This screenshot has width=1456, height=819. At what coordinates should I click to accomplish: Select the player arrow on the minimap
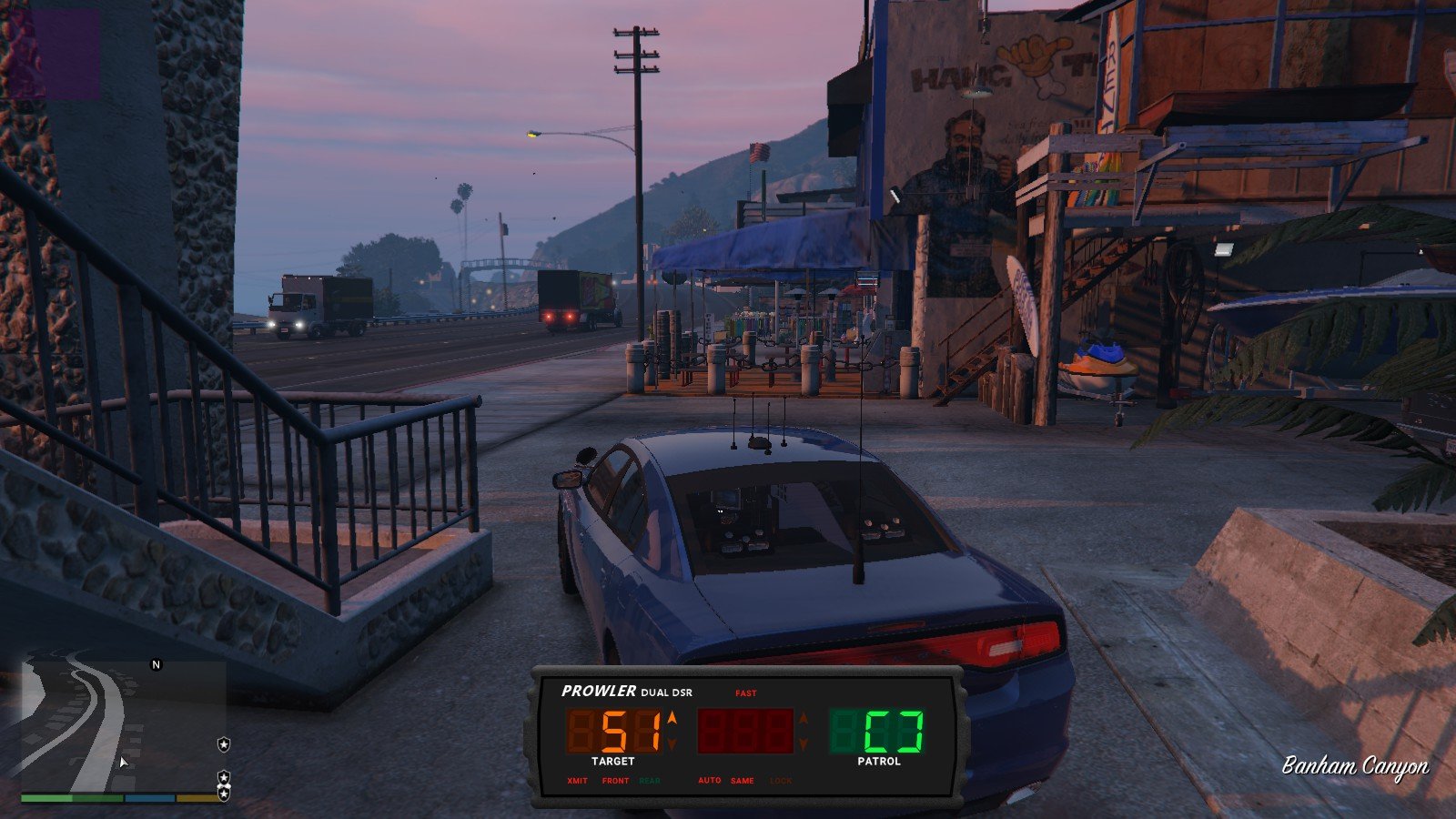pos(123,762)
